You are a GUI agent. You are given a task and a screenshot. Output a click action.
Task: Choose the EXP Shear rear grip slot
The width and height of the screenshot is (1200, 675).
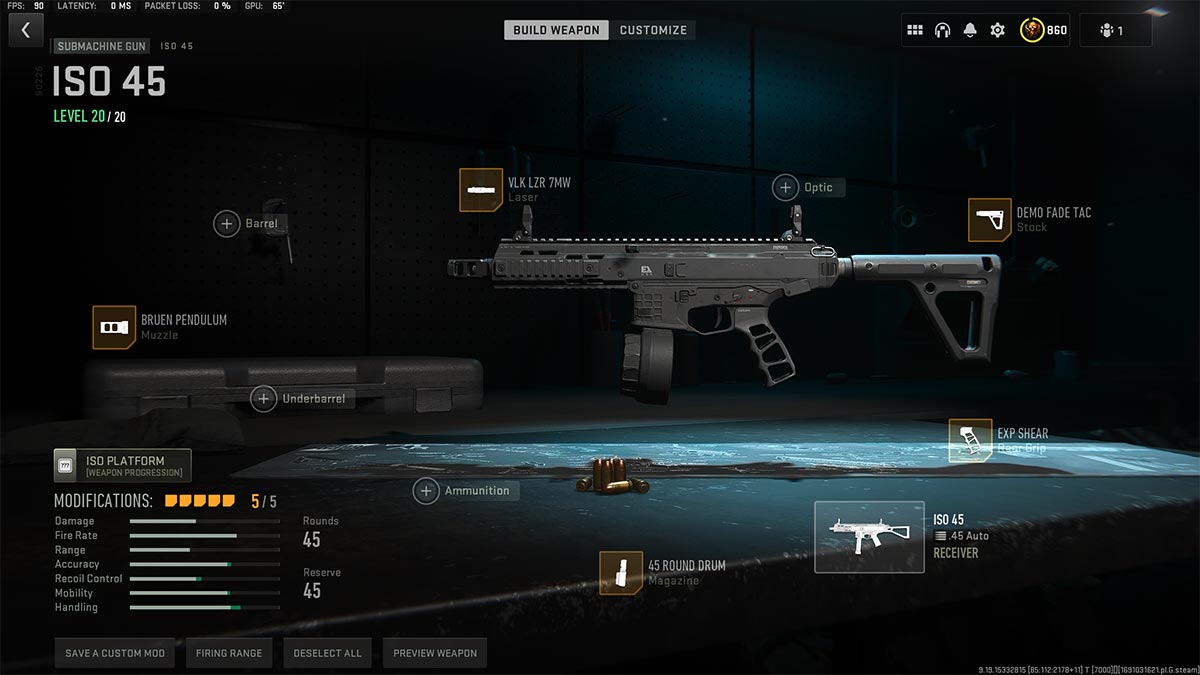[x=970, y=441]
